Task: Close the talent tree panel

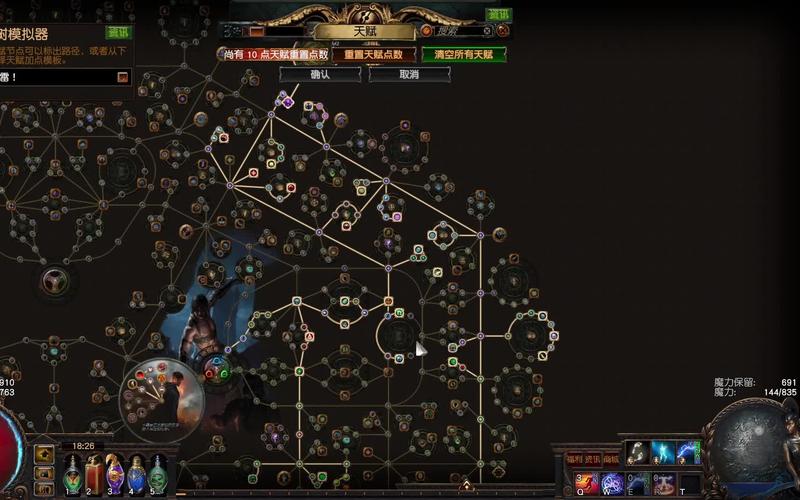Action: click(x=502, y=31)
